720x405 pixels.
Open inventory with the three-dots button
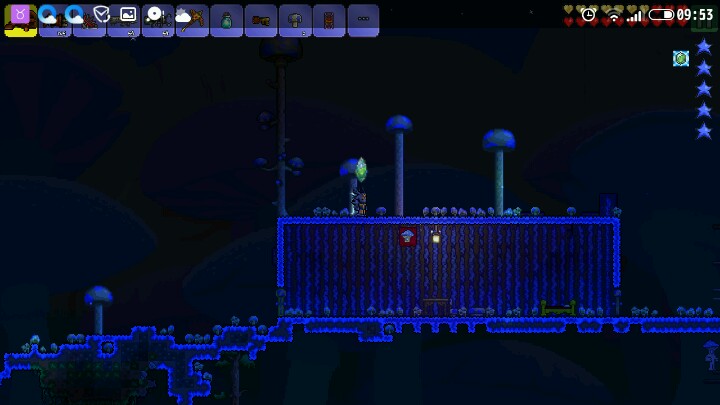[363, 20]
